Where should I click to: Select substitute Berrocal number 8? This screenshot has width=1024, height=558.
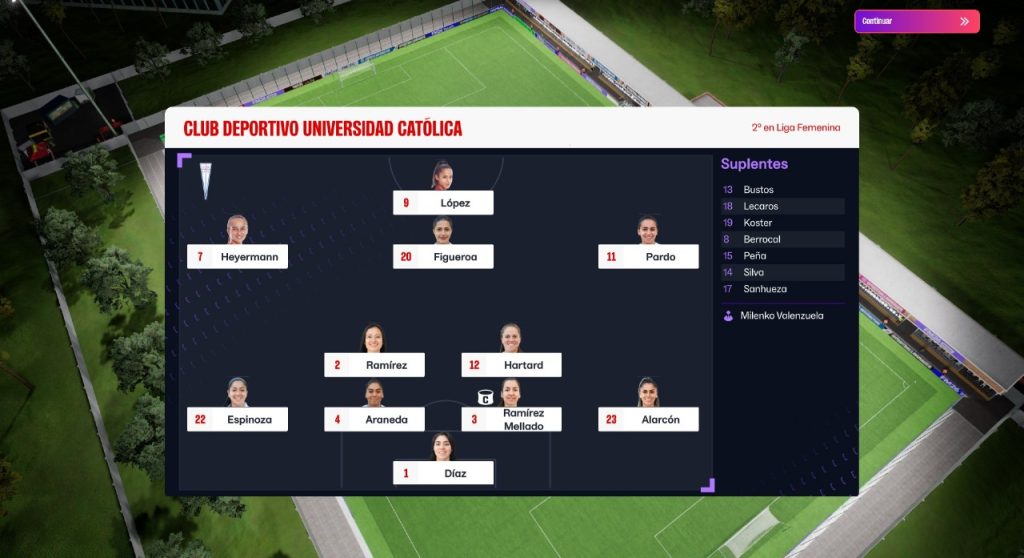[x=782, y=240]
